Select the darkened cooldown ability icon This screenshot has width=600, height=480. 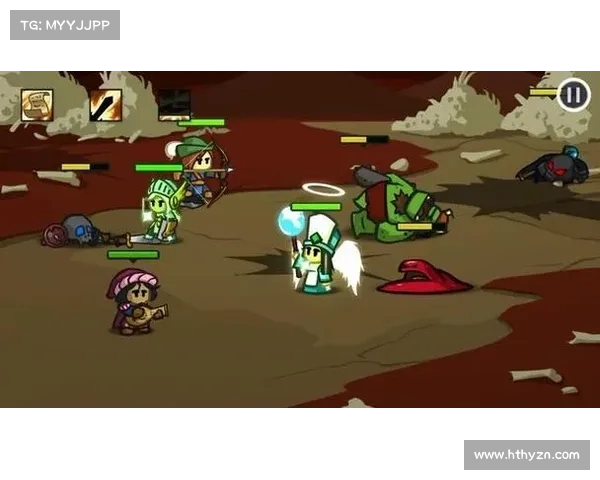click(174, 104)
